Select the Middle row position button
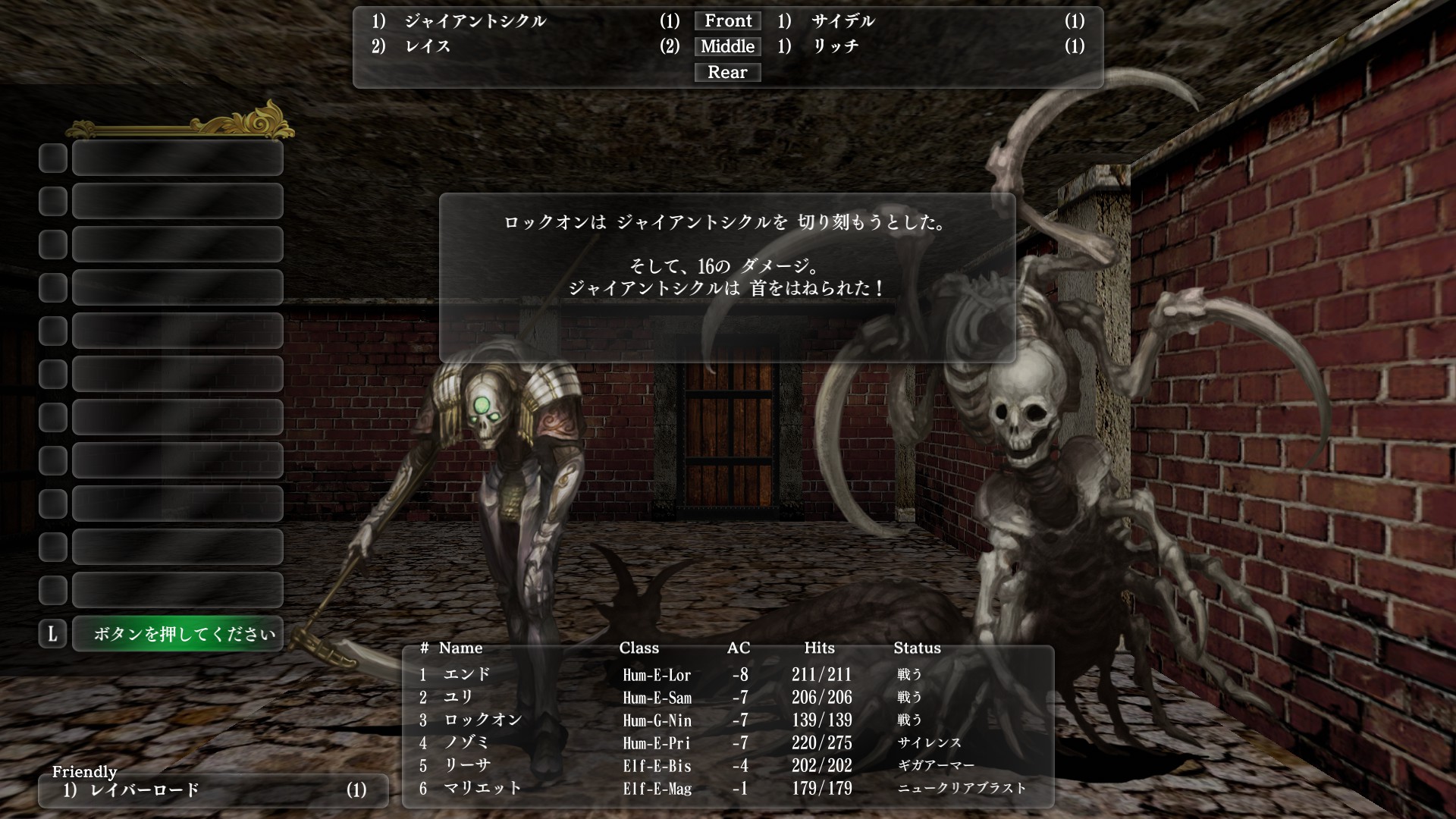This screenshot has width=1456, height=819. click(x=726, y=46)
